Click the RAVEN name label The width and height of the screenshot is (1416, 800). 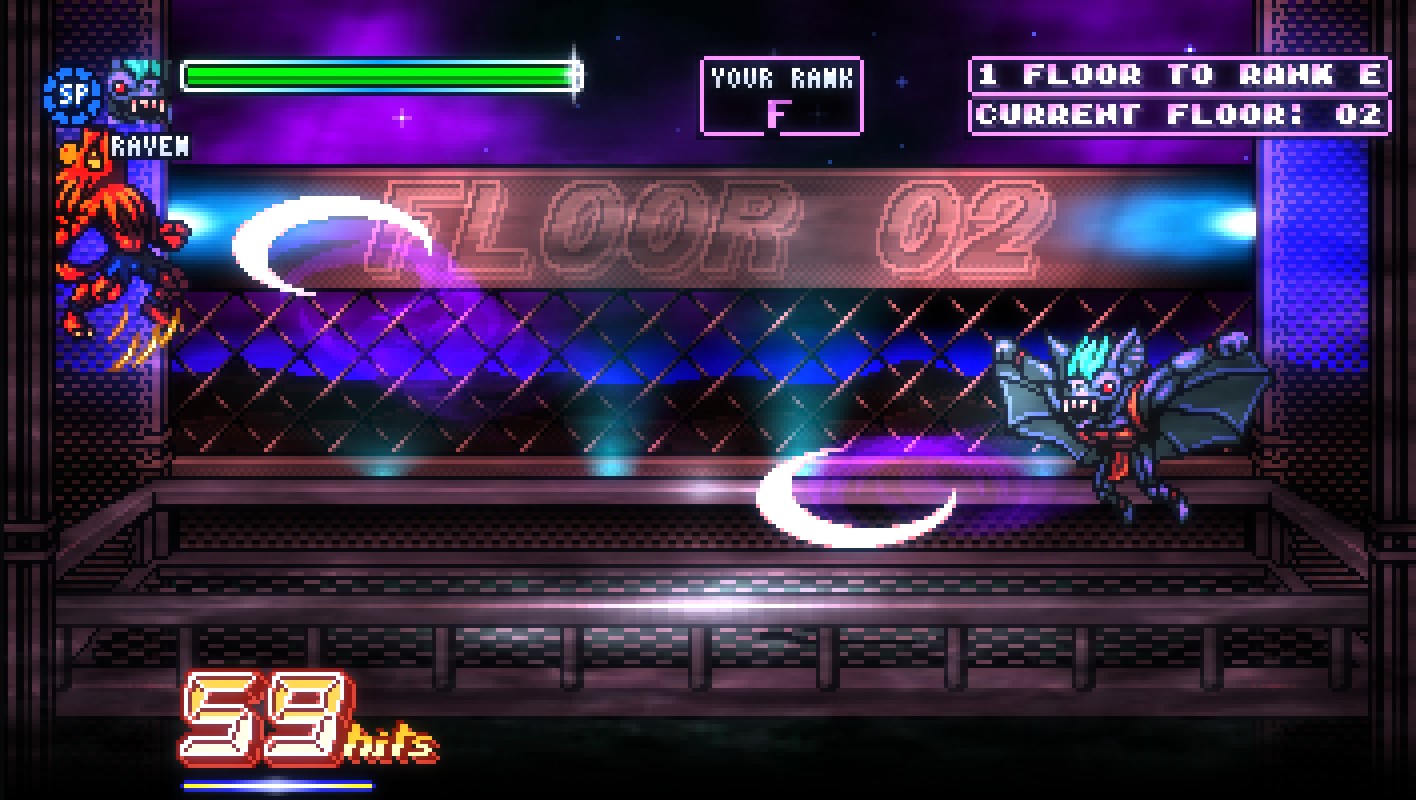point(150,148)
